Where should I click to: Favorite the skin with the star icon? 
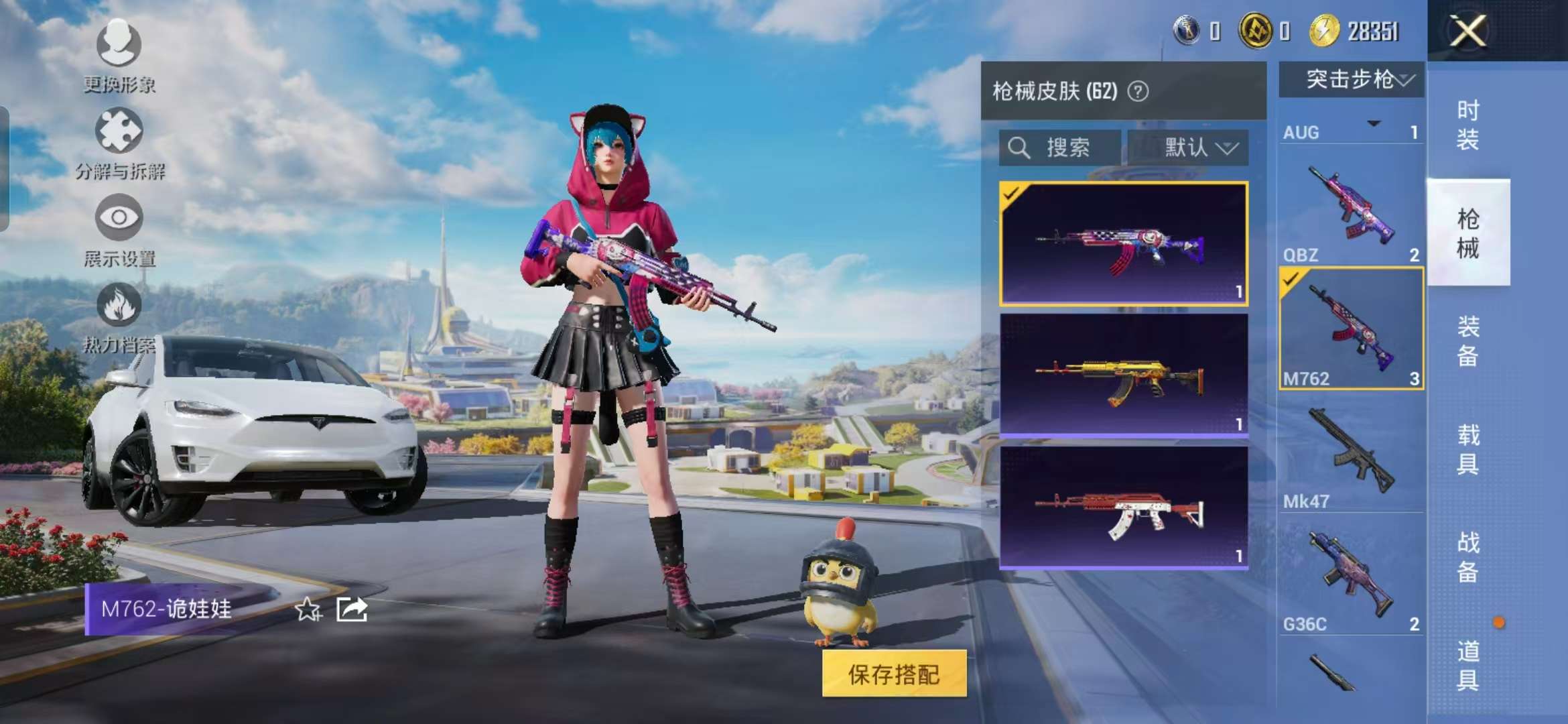pos(308,609)
